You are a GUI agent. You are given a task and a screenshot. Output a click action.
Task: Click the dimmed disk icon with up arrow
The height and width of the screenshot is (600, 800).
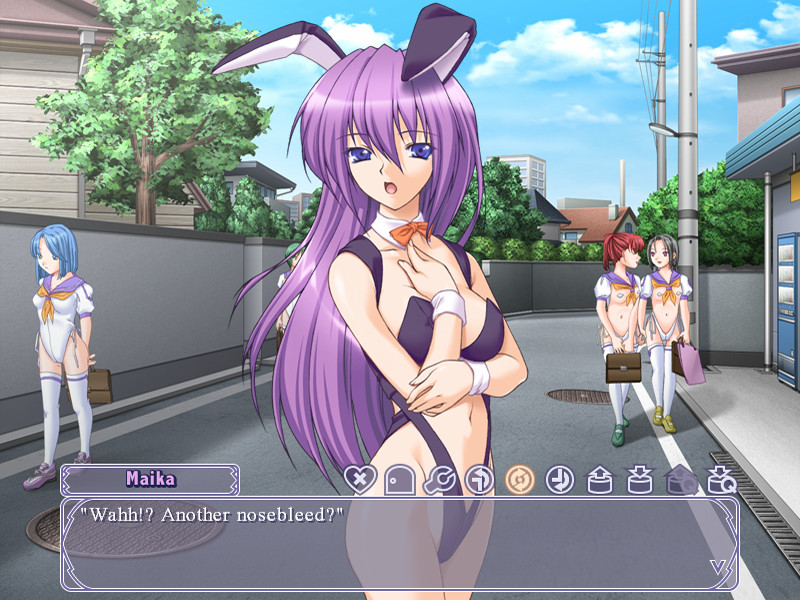coord(681,480)
